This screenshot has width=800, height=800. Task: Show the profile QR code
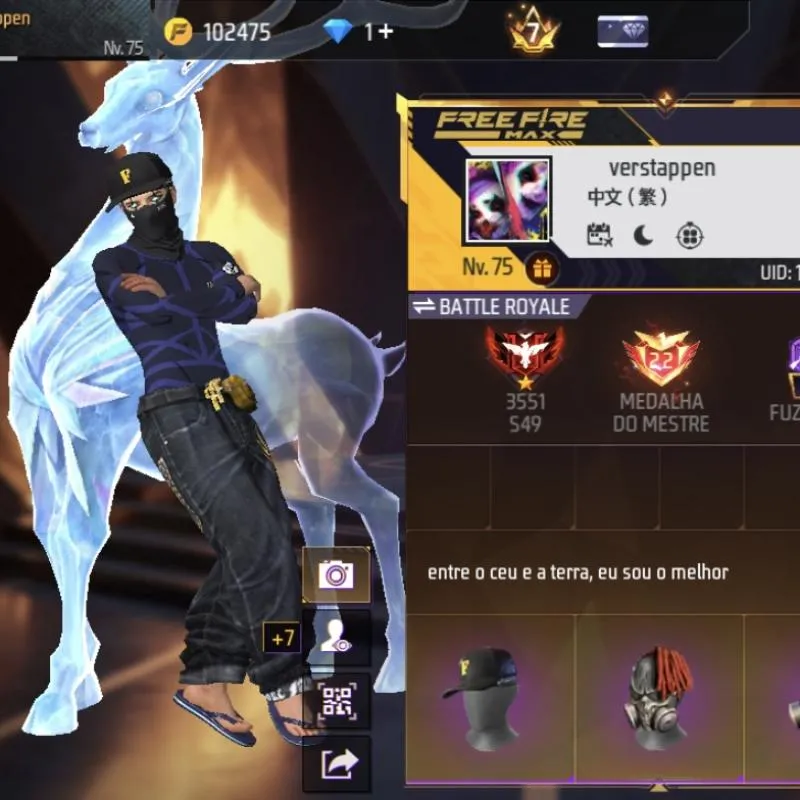[x=336, y=702]
